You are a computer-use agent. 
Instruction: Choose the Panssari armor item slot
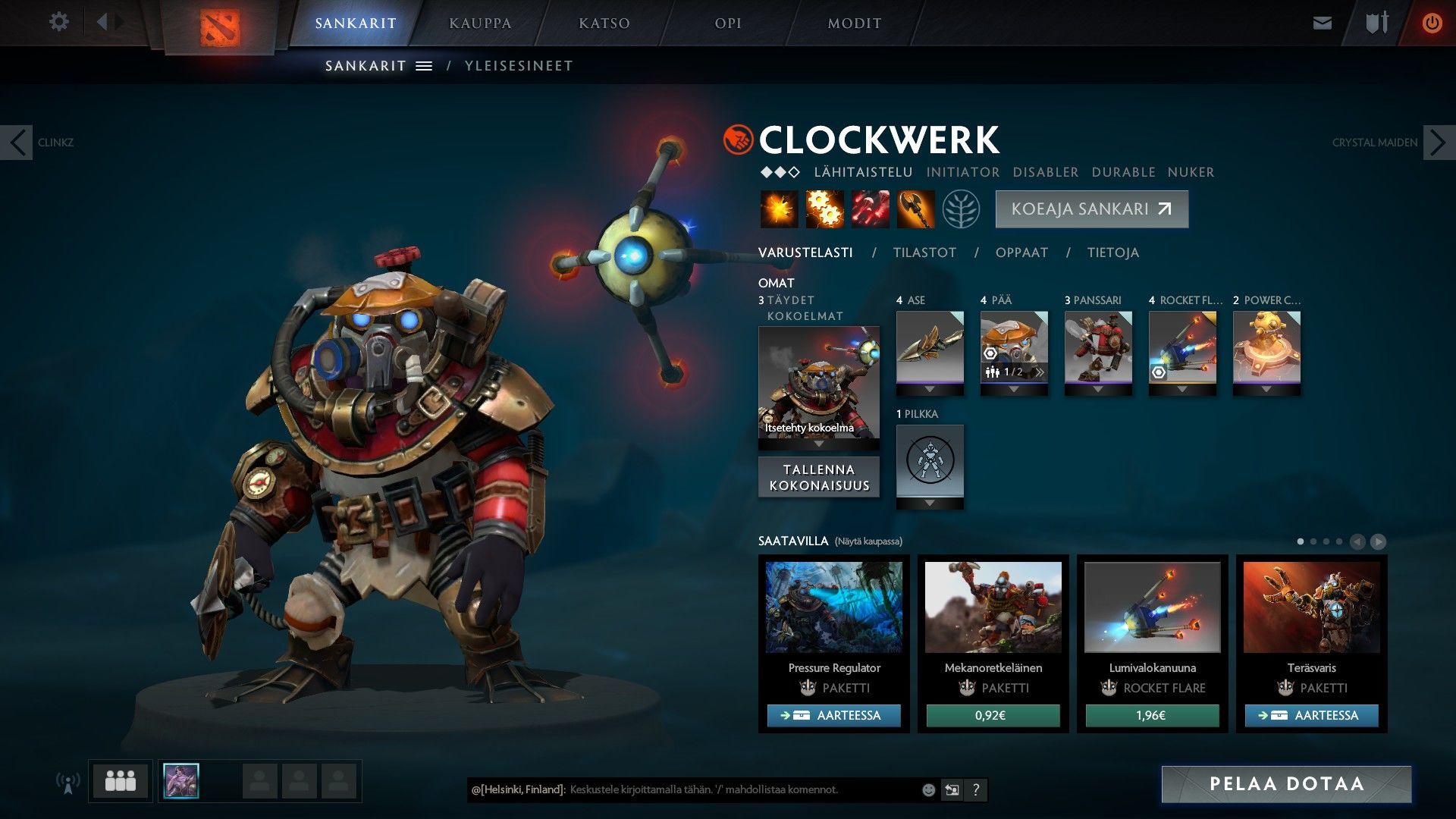(1098, 347)
